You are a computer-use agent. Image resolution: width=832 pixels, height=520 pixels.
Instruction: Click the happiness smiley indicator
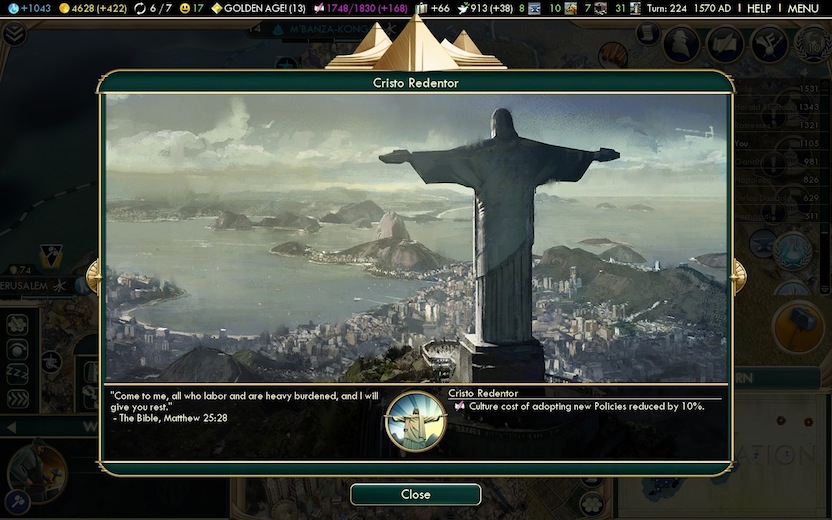[x=191, y=8]
